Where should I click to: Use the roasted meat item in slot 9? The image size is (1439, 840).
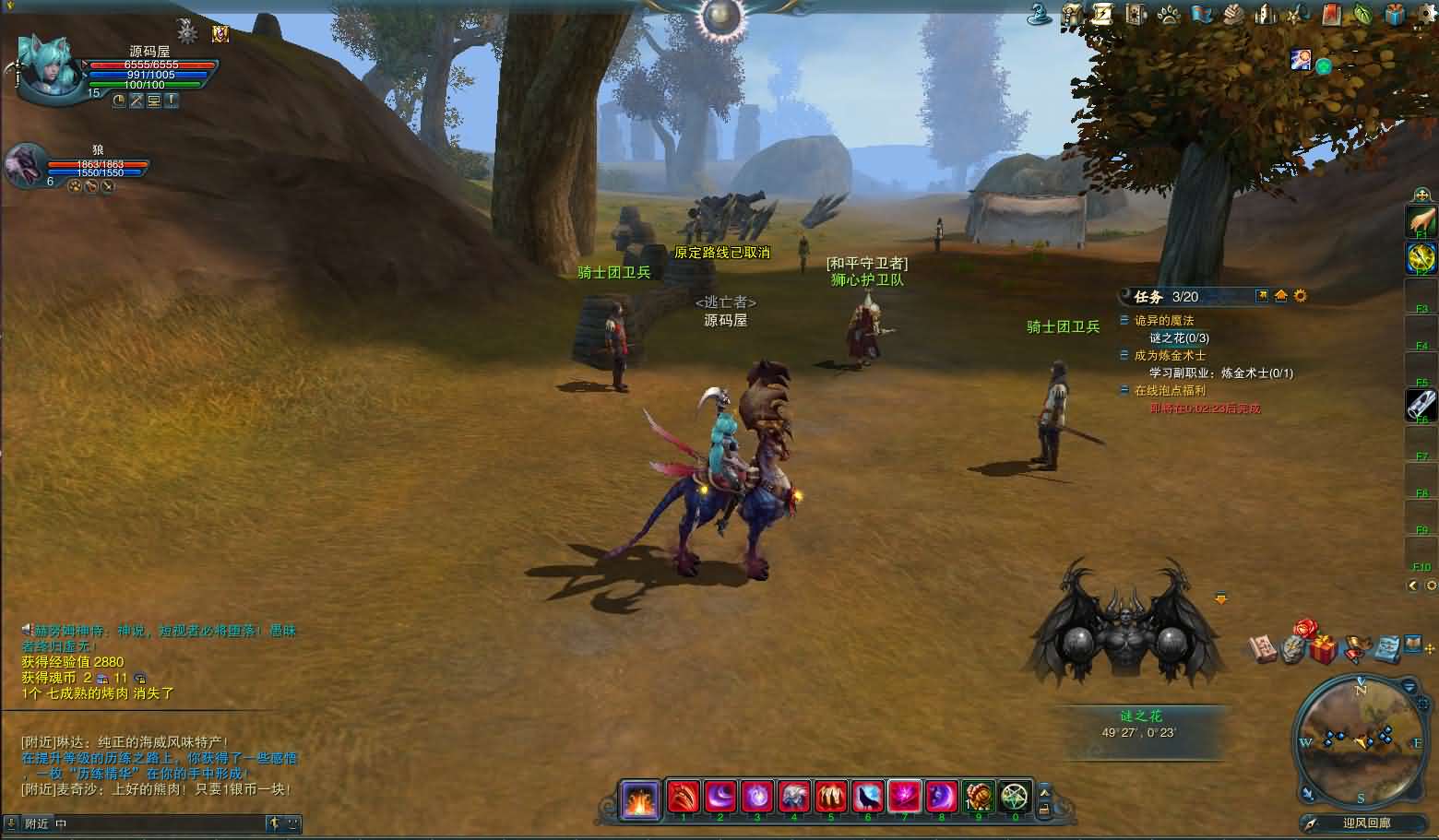(979, 796)
